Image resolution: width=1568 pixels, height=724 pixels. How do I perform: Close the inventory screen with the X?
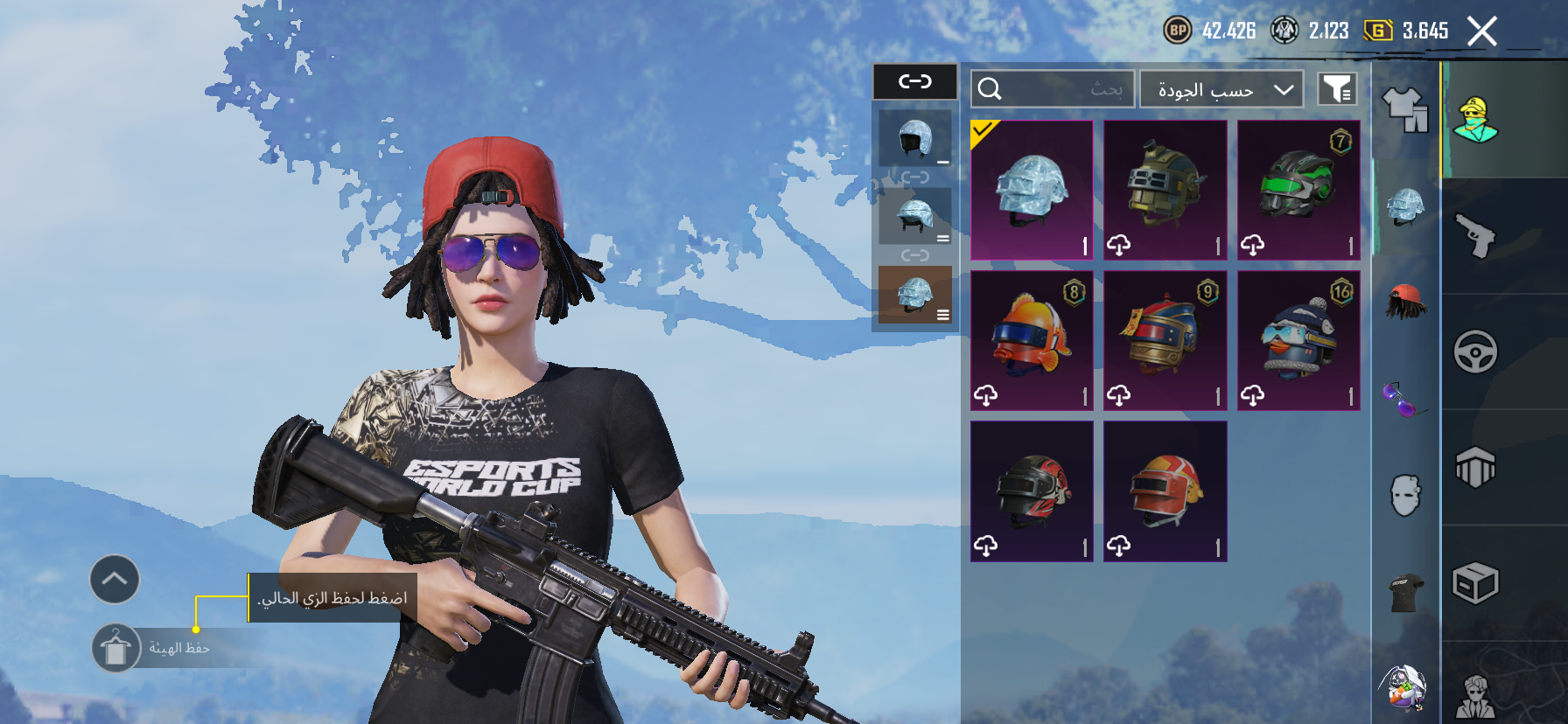tap(1481, 31)
